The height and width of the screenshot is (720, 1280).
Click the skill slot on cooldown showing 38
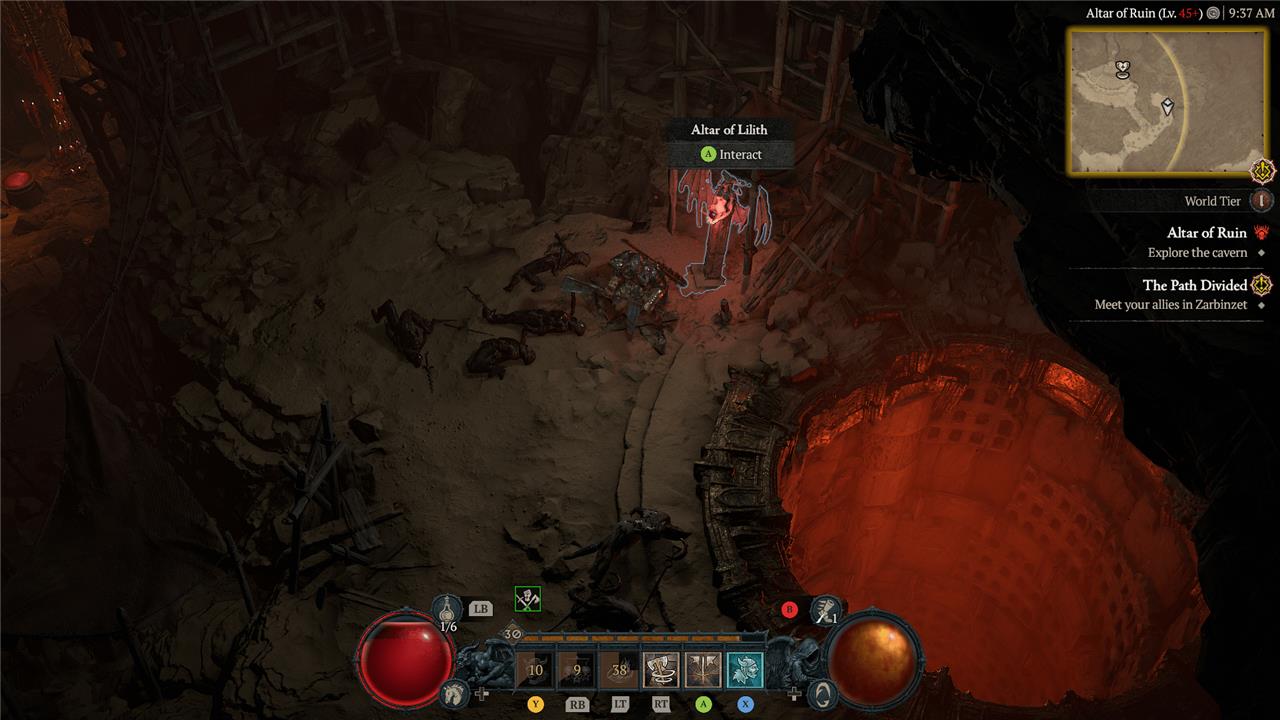coord(619,670)
